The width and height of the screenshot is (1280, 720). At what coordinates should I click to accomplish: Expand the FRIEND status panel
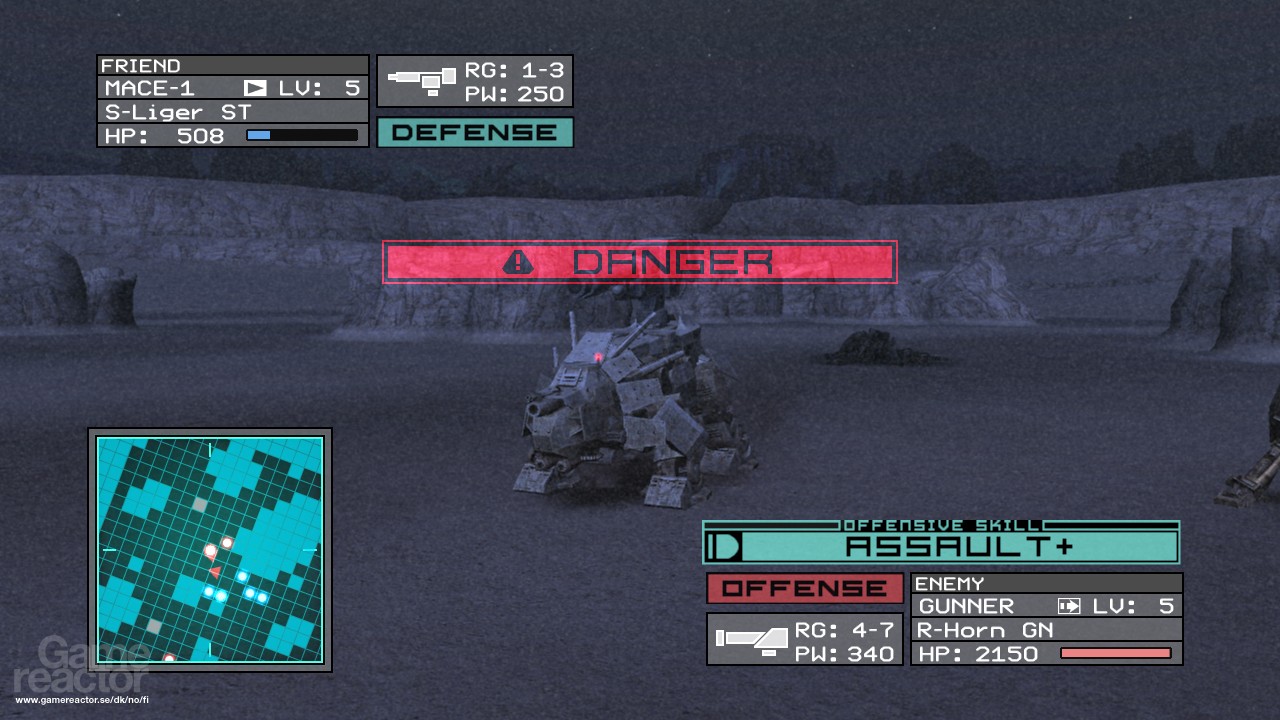point(232,100)
